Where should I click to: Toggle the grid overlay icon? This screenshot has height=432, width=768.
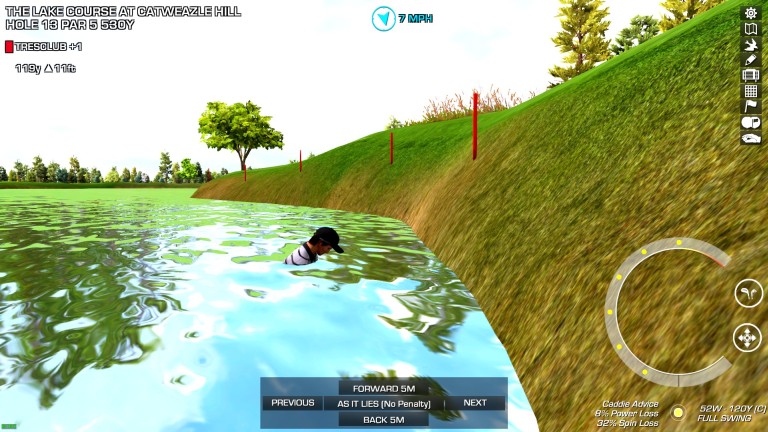[x=751, y=91]
